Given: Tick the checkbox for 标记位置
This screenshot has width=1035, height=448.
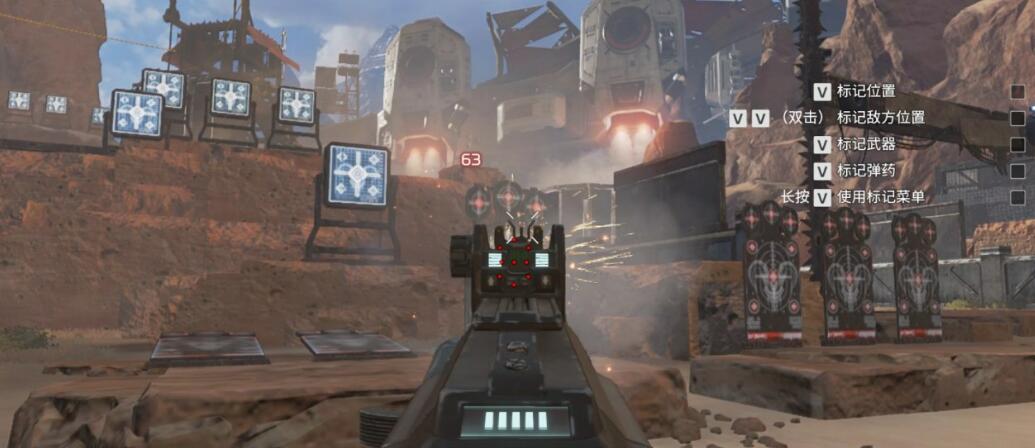Looking at the screenshot, I should [1017, 92].
